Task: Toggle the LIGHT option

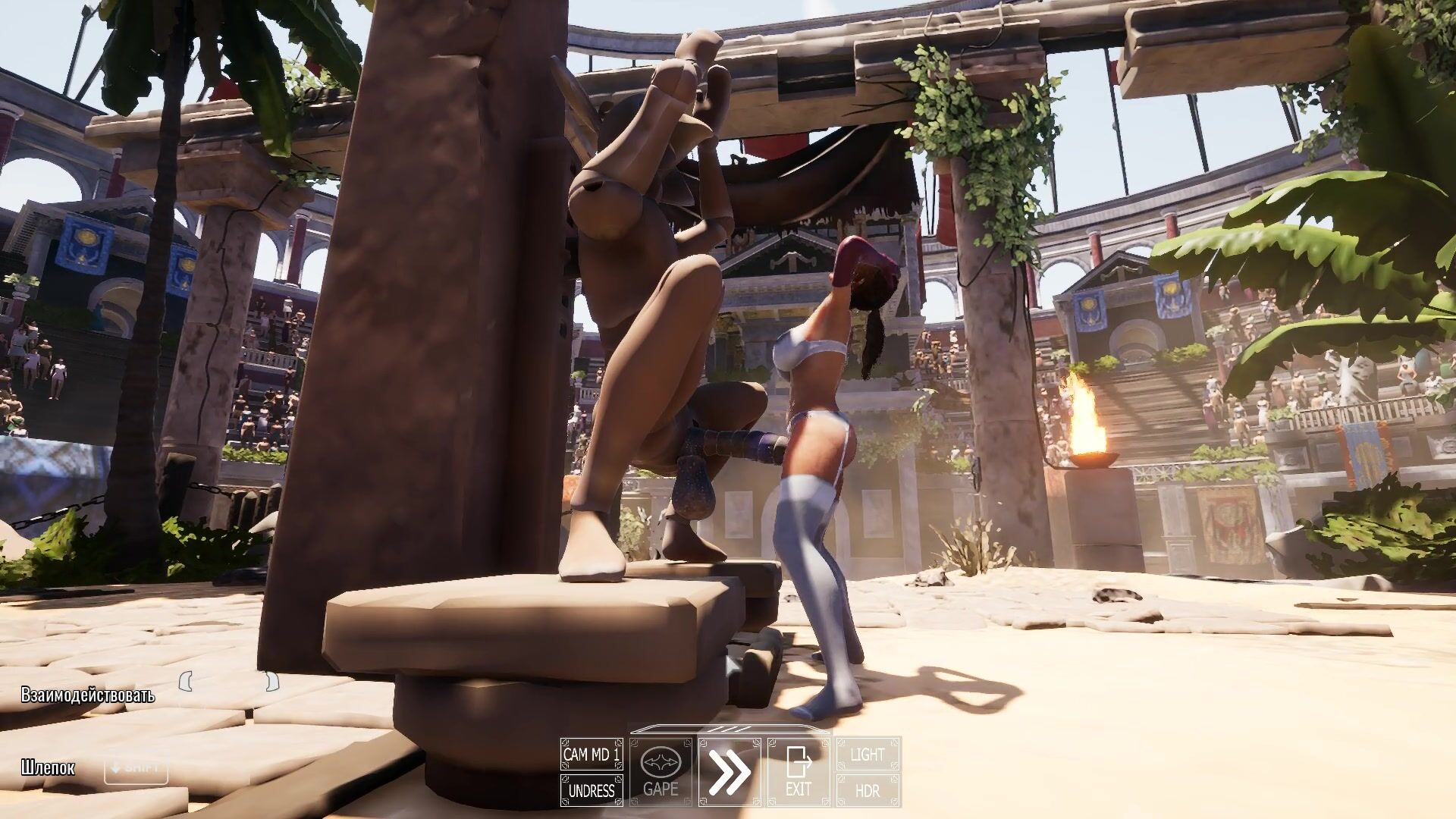Action: (868, 755)
